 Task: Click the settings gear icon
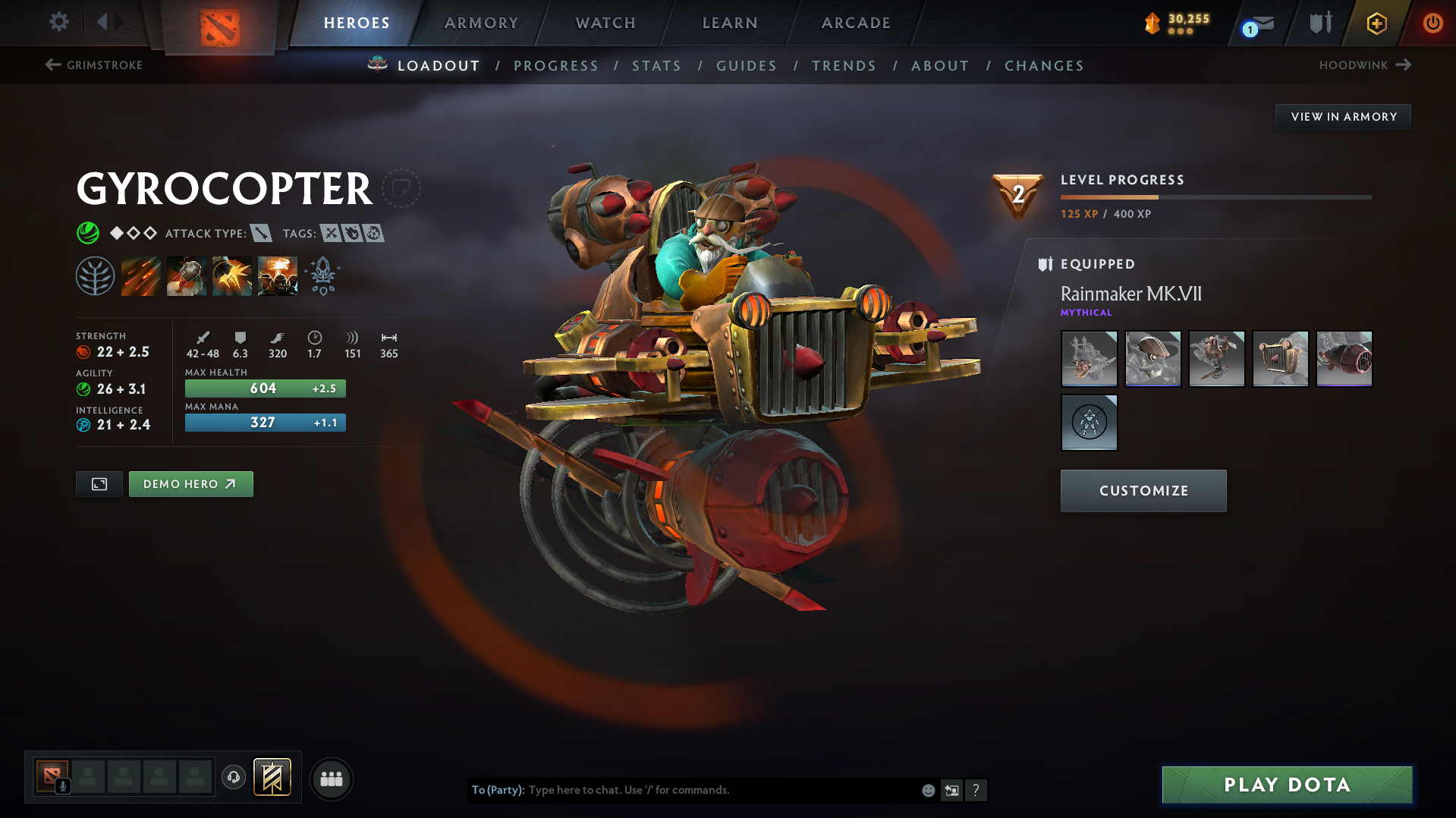[58, 22]
